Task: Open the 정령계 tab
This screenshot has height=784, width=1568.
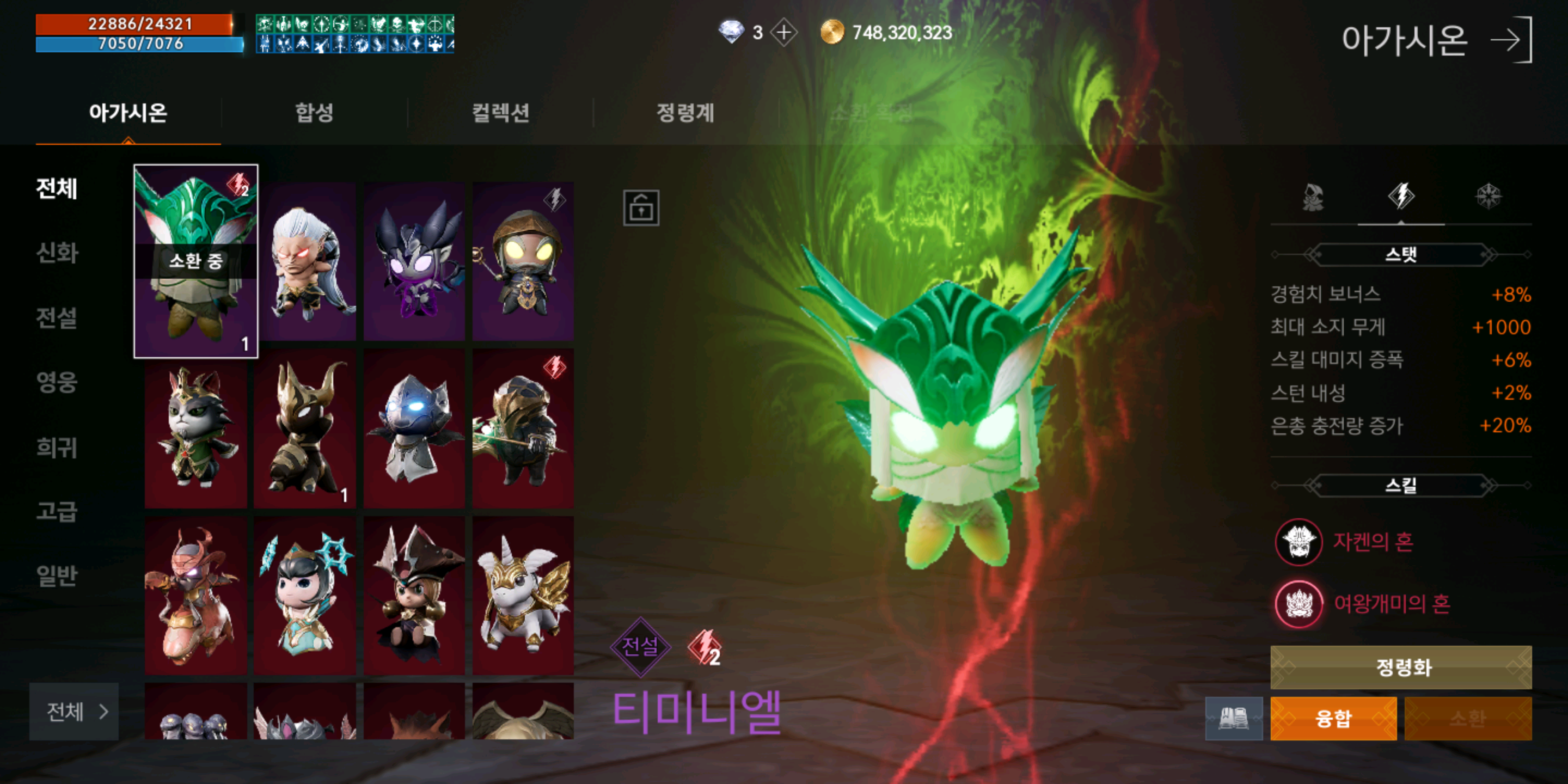Action: (x=684, y=113)
